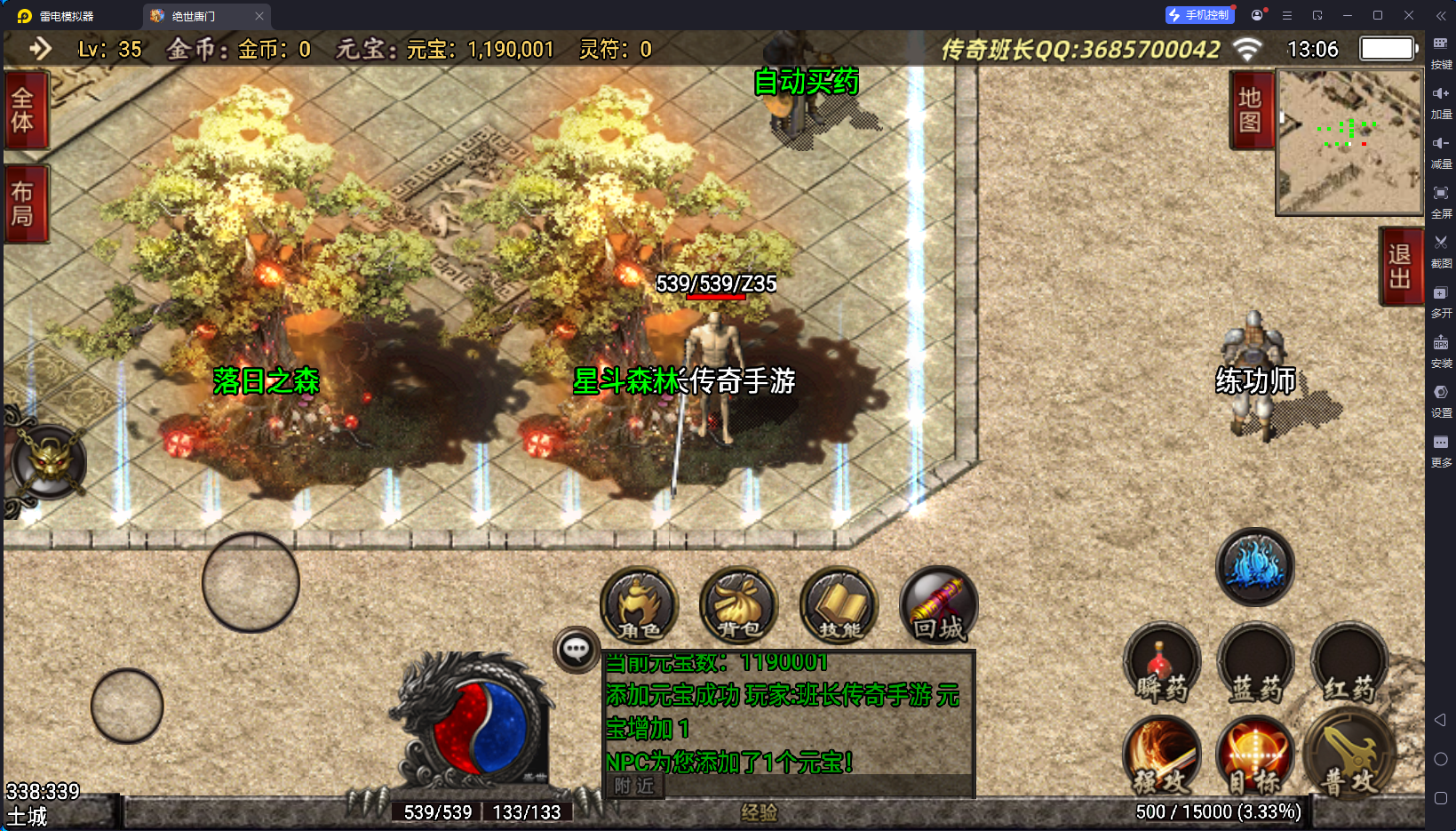Open the chat speech bubble

point(576,650)
